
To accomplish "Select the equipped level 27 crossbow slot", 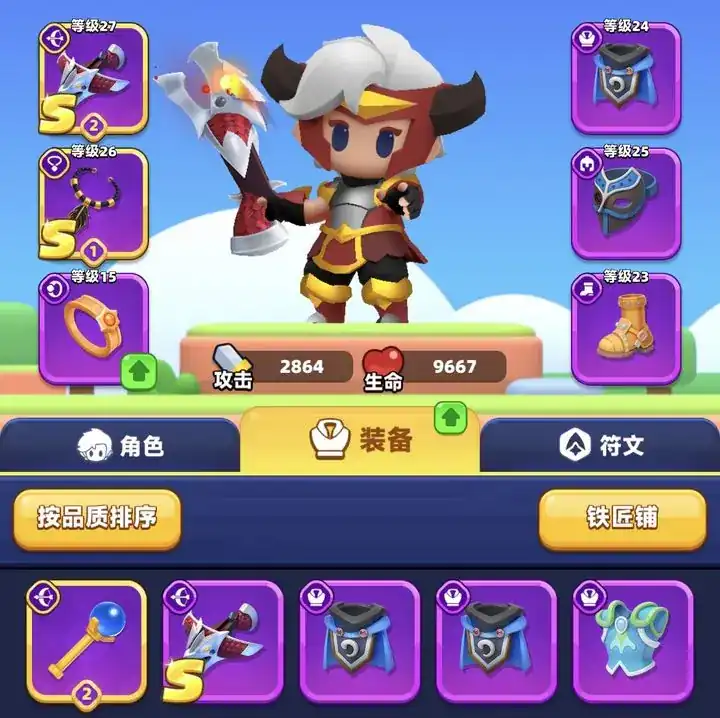I will click(x=94, y=78).
